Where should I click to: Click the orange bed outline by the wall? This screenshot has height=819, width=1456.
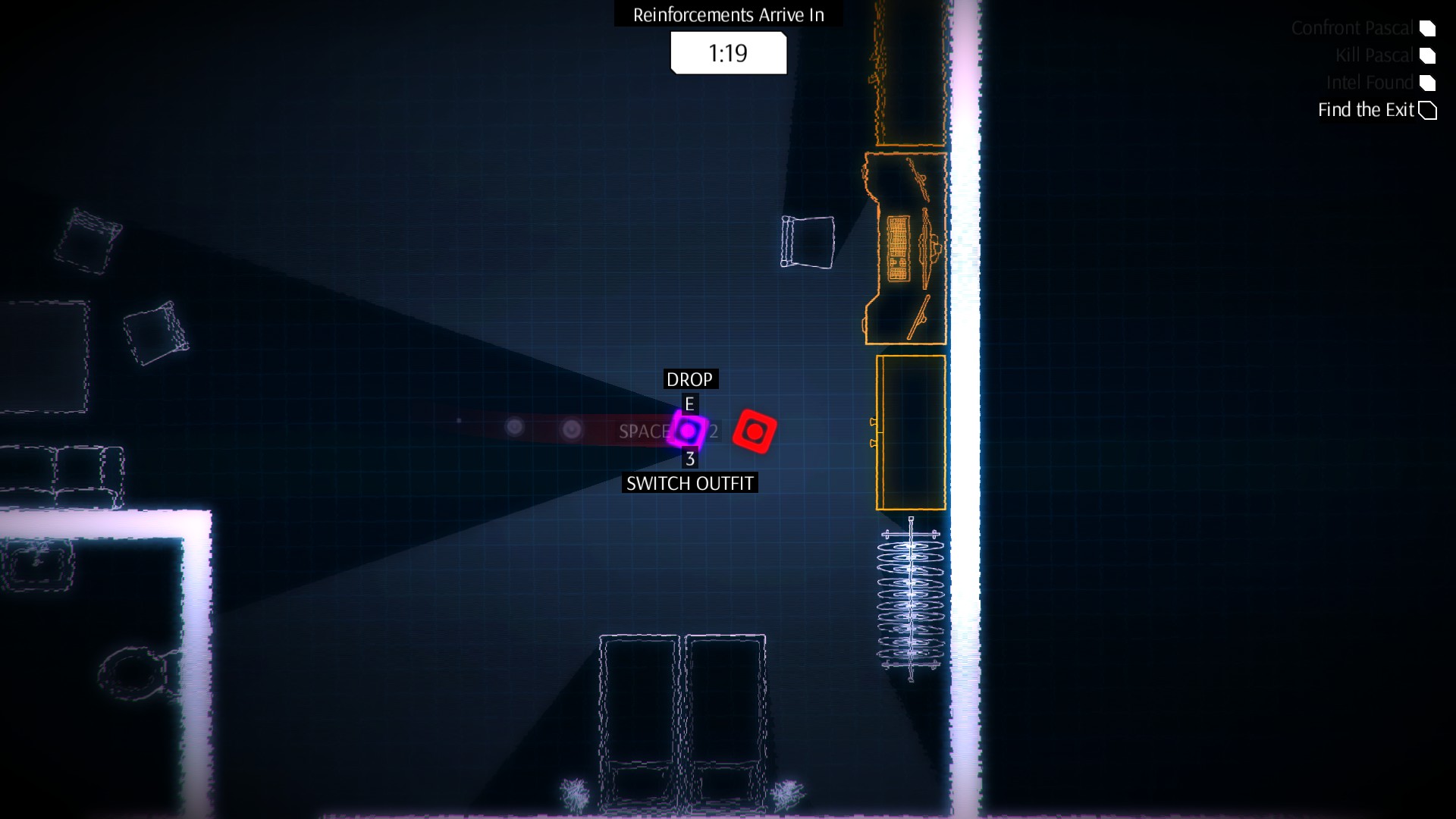coord(910,432)
